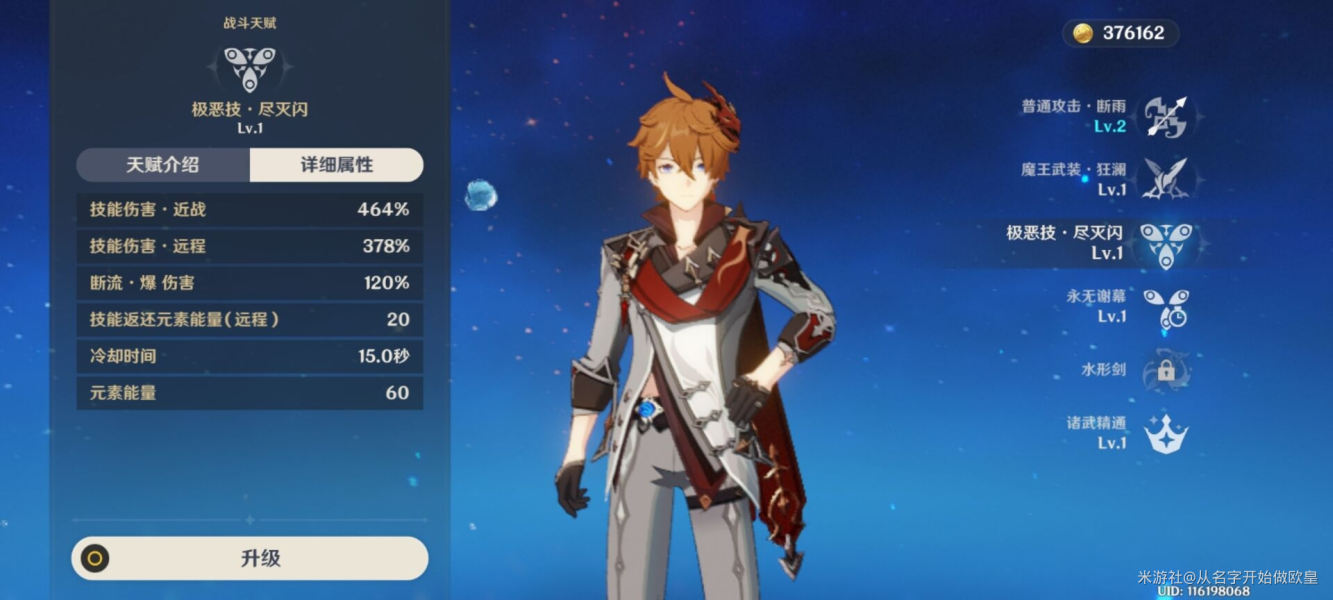
Task: Click the 升级 upgrade button
Action: (x=250, y=558)
